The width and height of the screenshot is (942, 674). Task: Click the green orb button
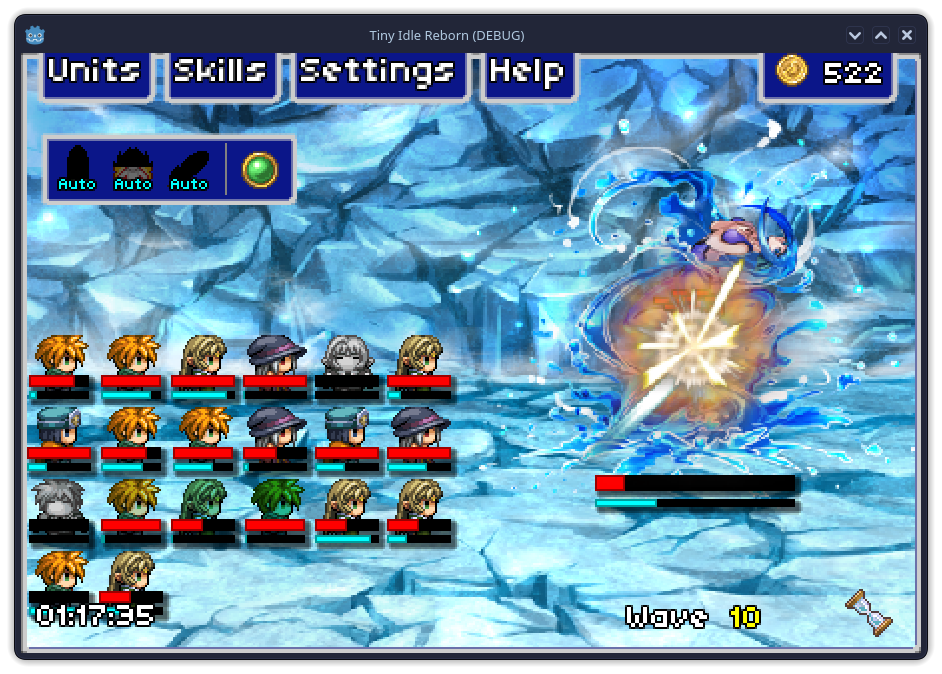tap(260, 167)
